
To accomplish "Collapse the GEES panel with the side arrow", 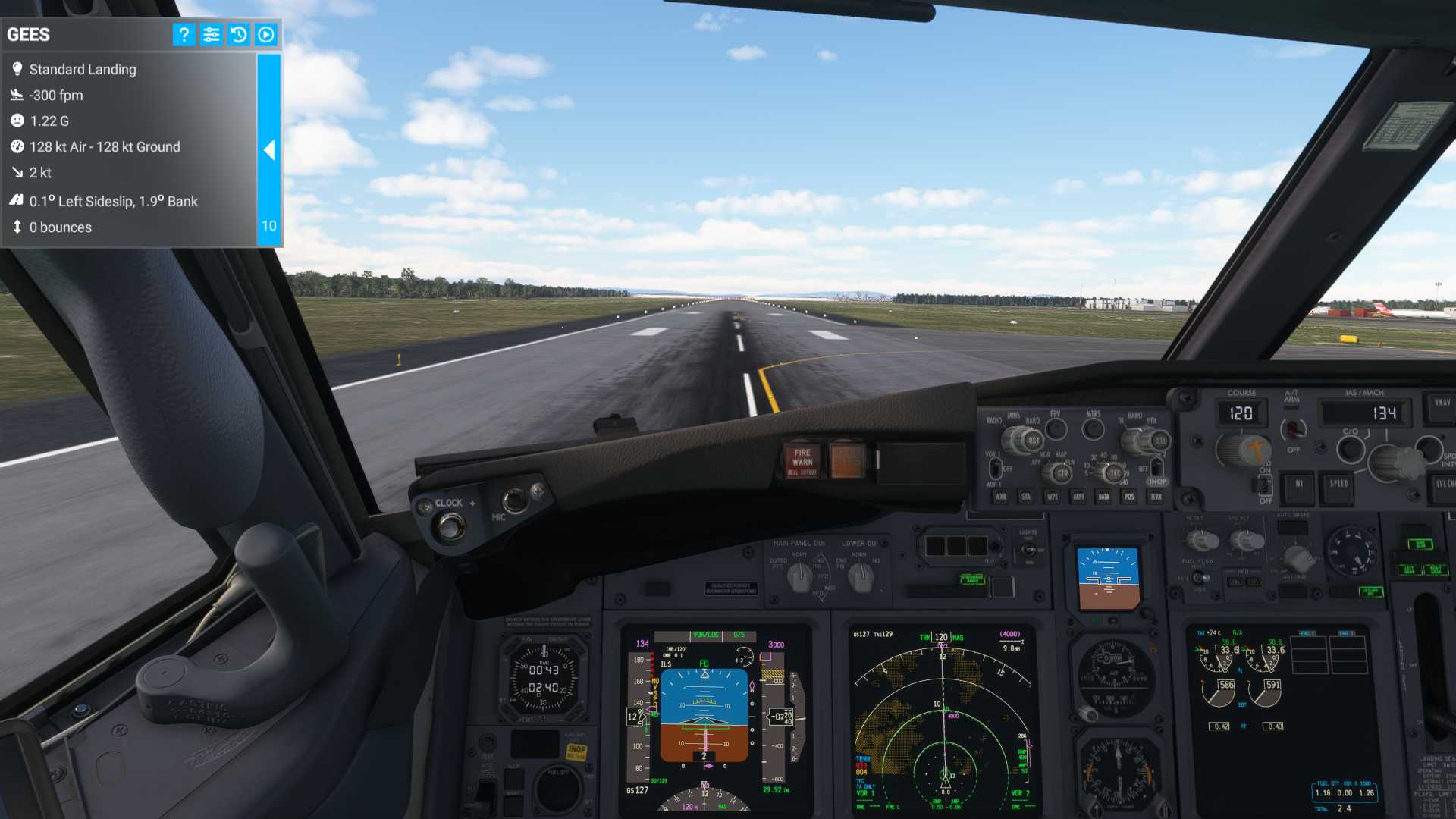I will [x=269, y=151].
